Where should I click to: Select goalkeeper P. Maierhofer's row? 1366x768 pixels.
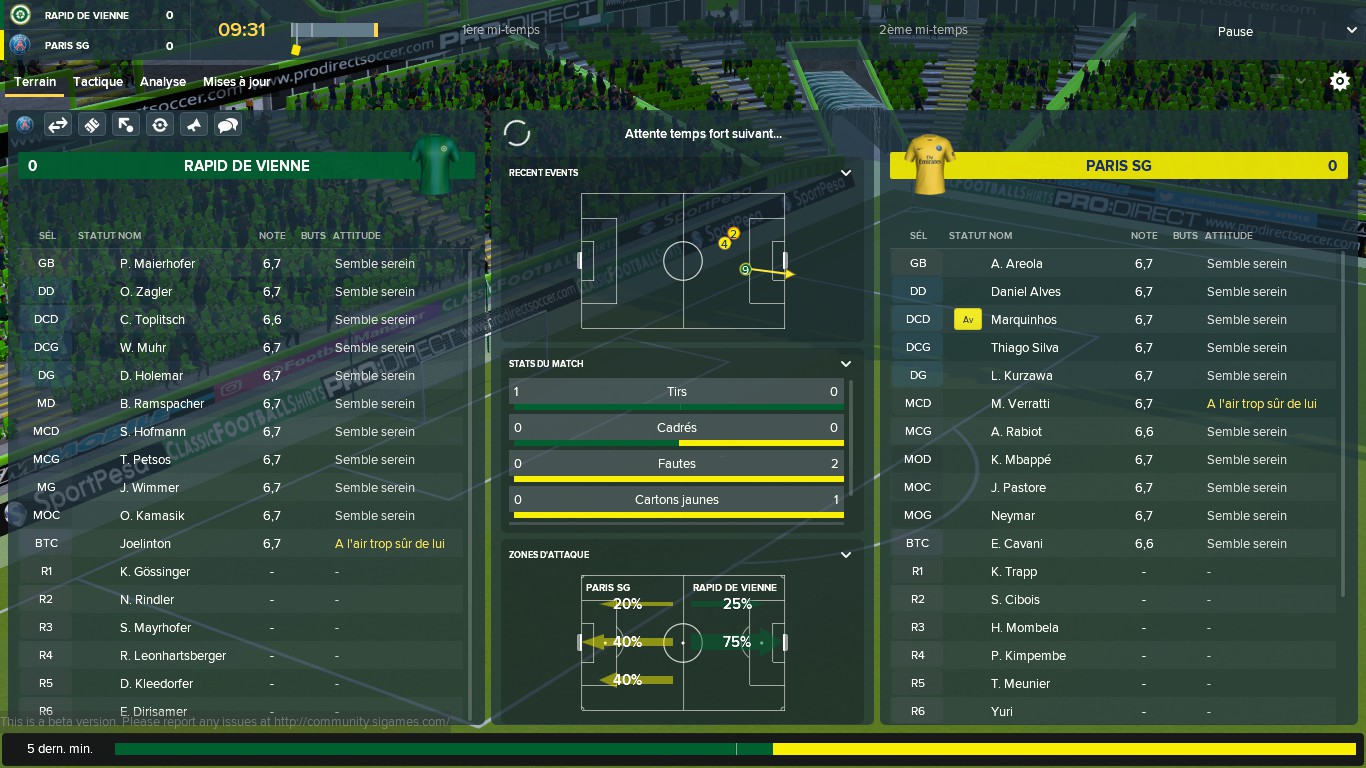click(157, 264)
